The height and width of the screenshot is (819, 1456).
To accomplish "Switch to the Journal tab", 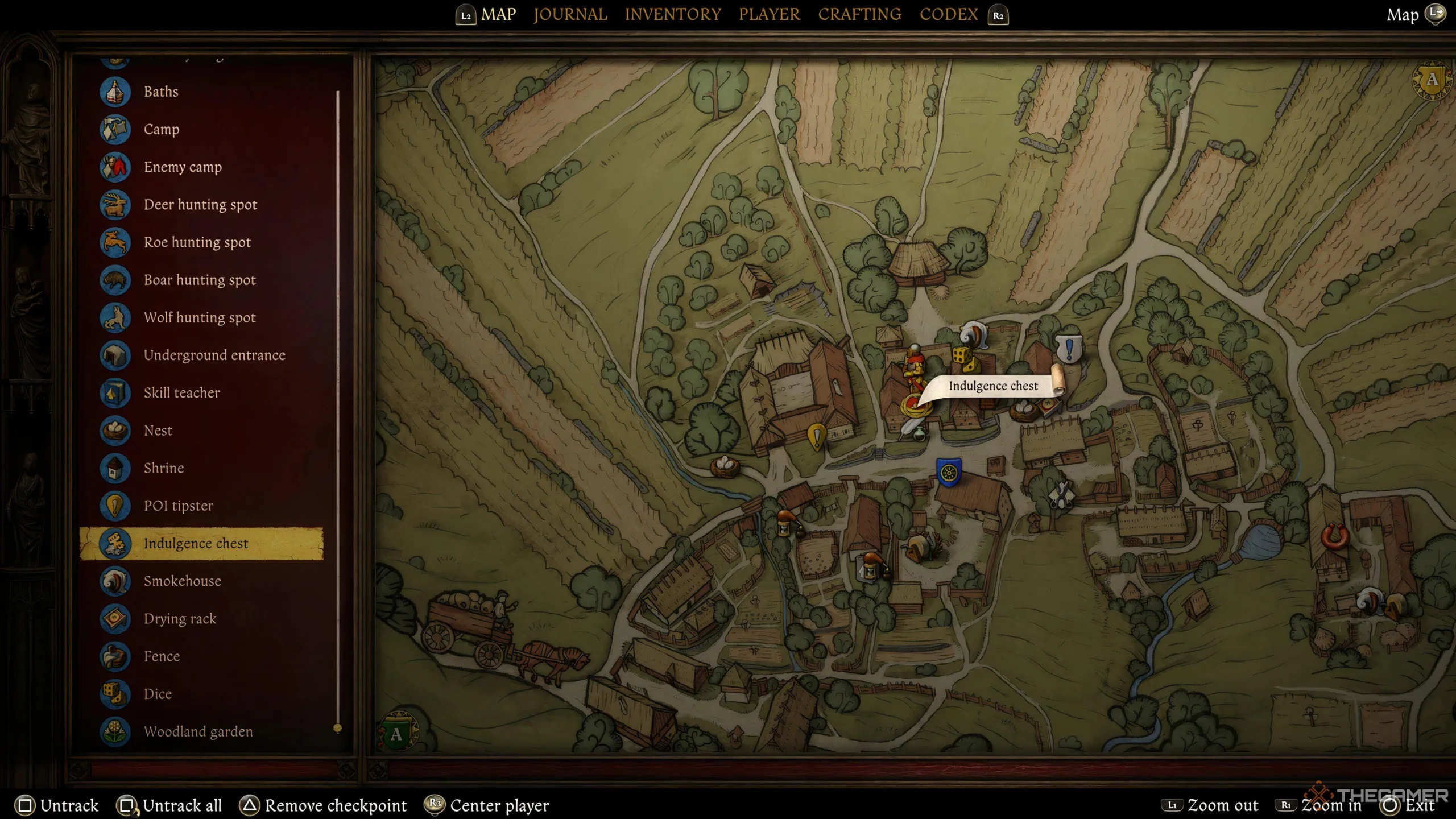I will (x=570, y=14).
